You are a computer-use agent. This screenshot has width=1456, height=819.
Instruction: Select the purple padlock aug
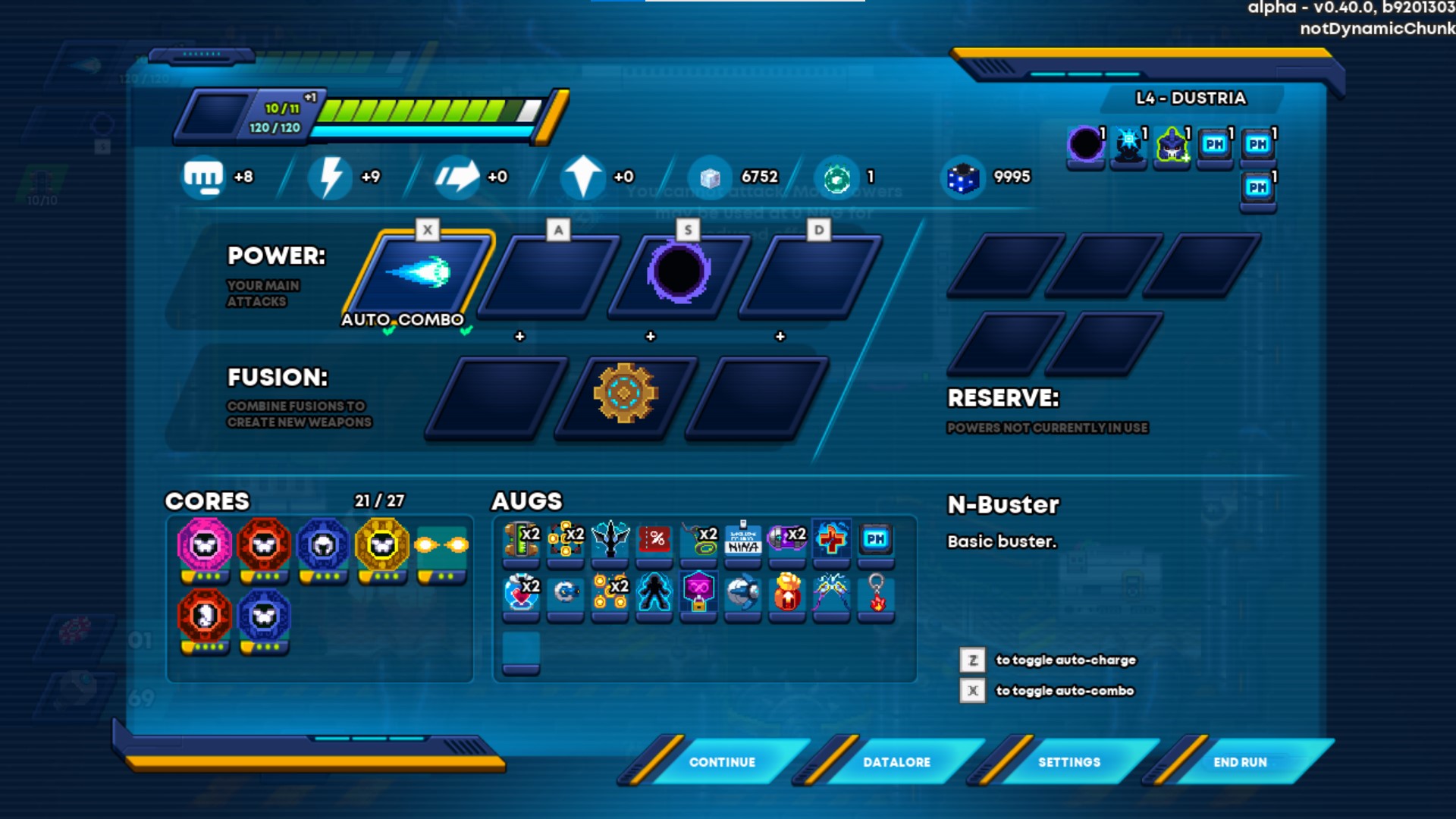point(698,592)
